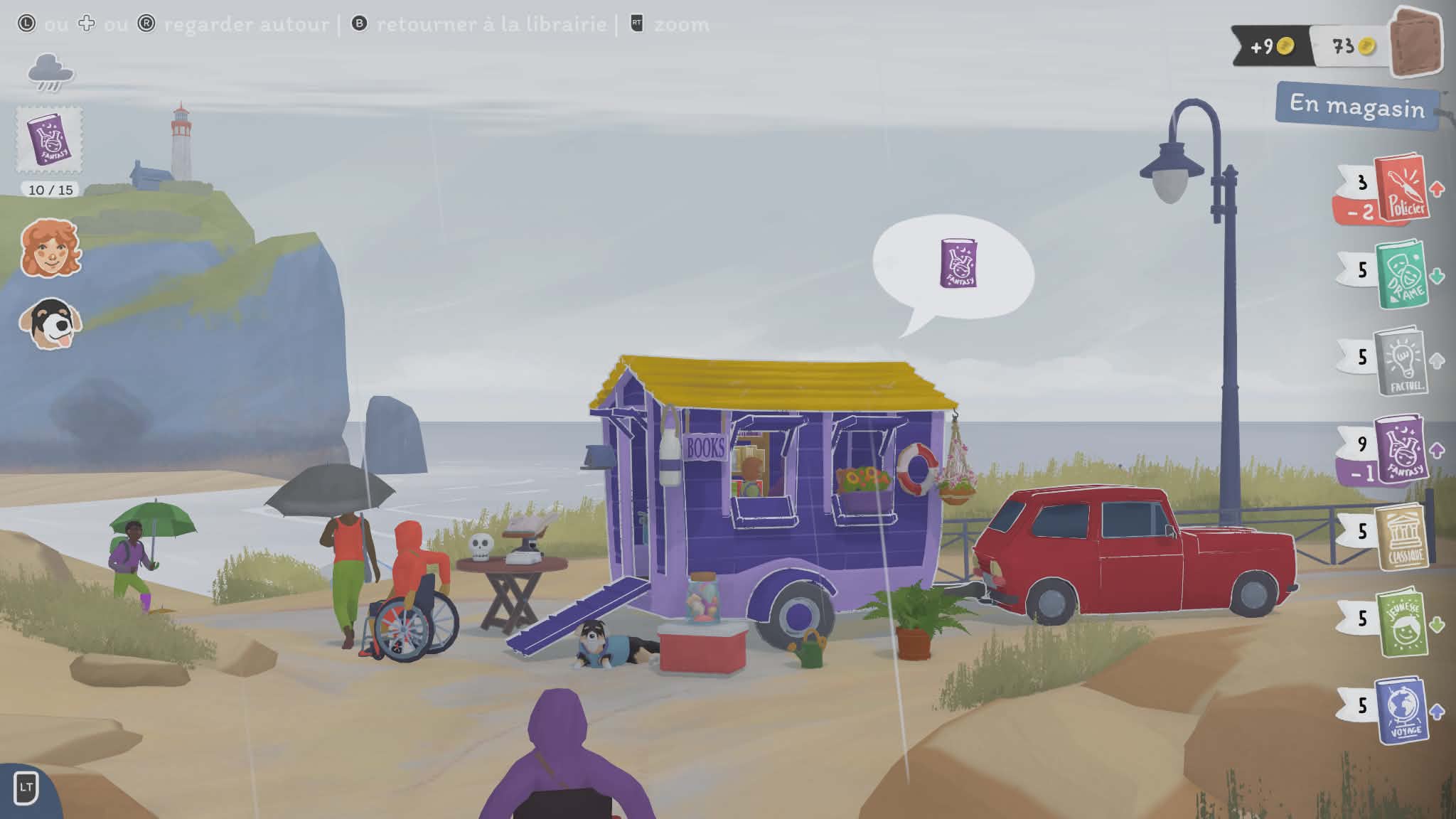The height and width of the screenshot is (819, 1456).
Task: Click the Fantasy stamp goal tracker
Action: pos(49,141)
